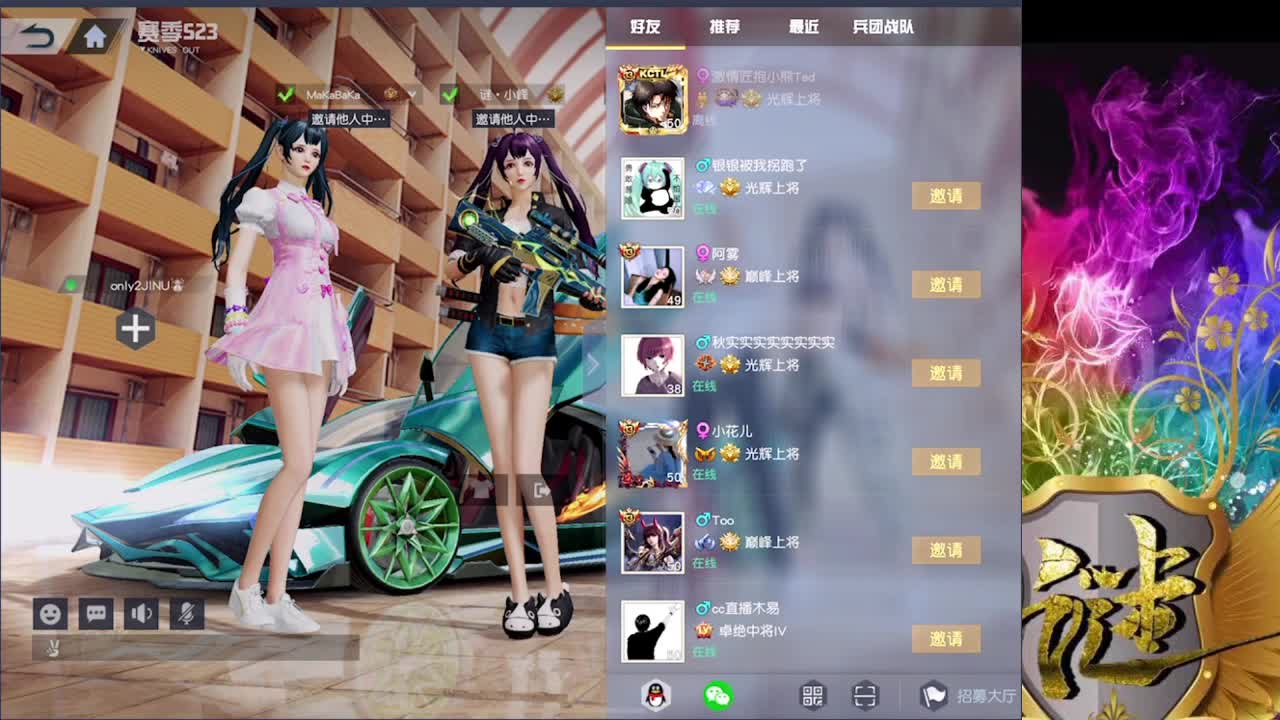
Task: Invite 阿雾 with the 邀请 button
Action: click(947, 284)
